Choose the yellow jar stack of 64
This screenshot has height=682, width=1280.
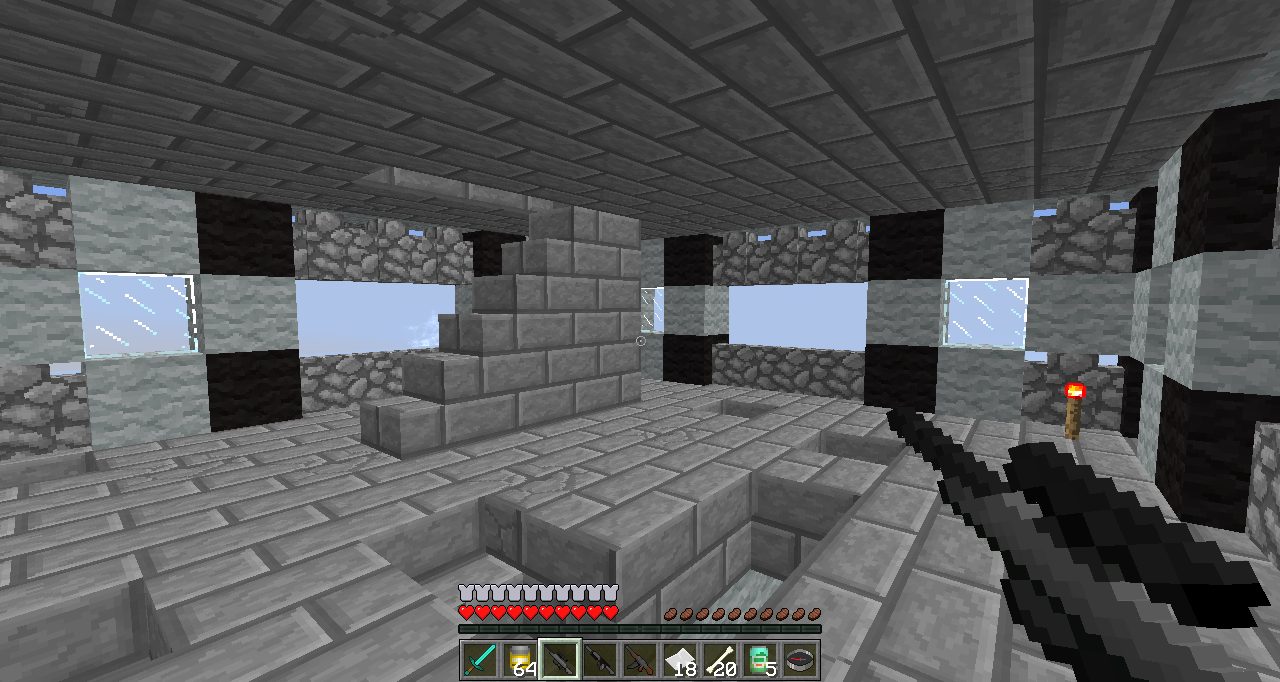click(x=520, y=660)
